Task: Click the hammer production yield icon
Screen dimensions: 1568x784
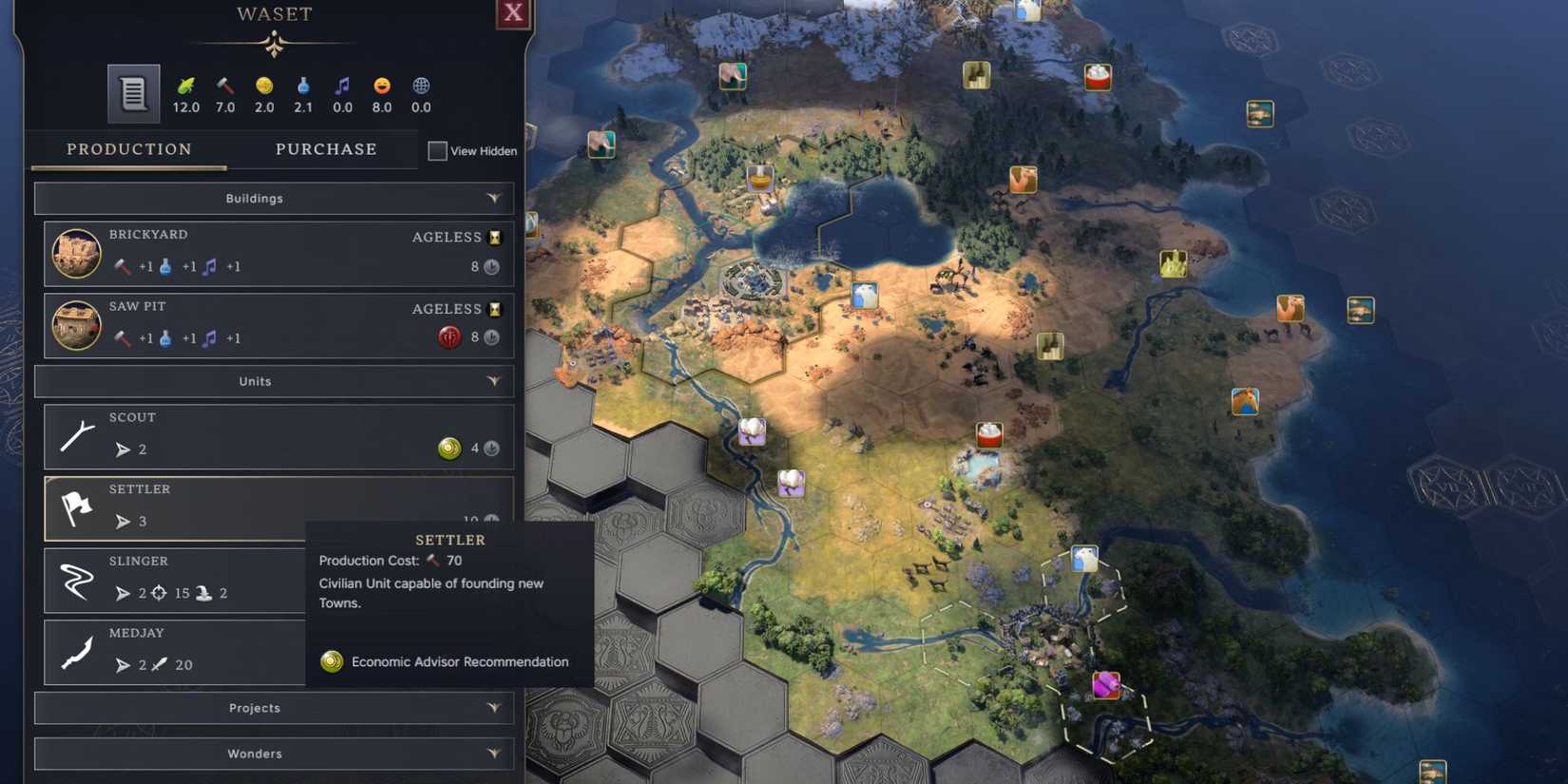Action: pyautogui.click(x=225, y=84)
